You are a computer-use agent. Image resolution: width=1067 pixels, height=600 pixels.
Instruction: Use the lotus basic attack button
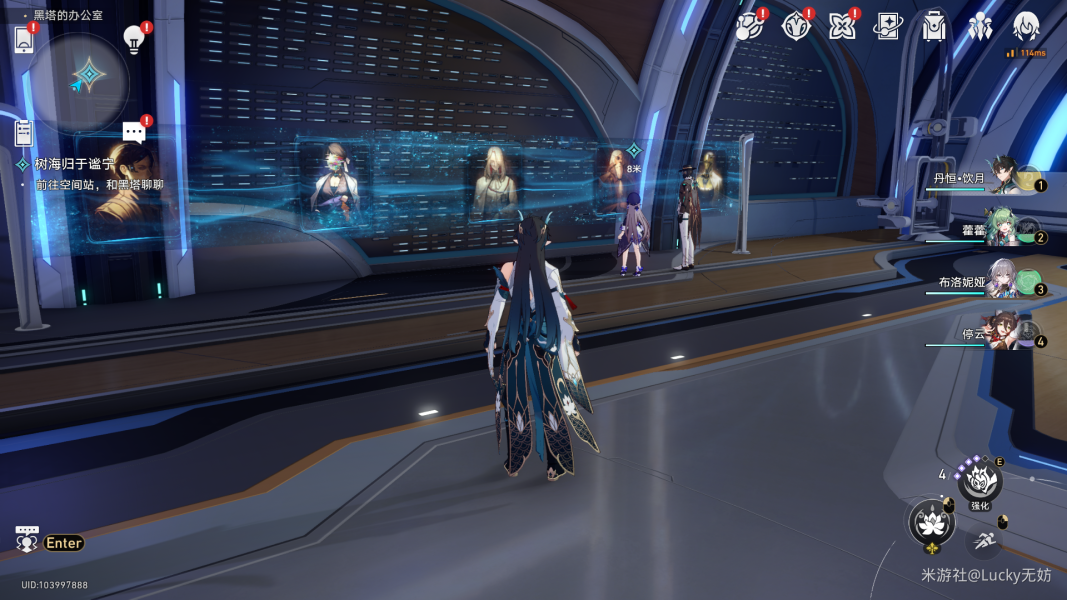[931, 522]
